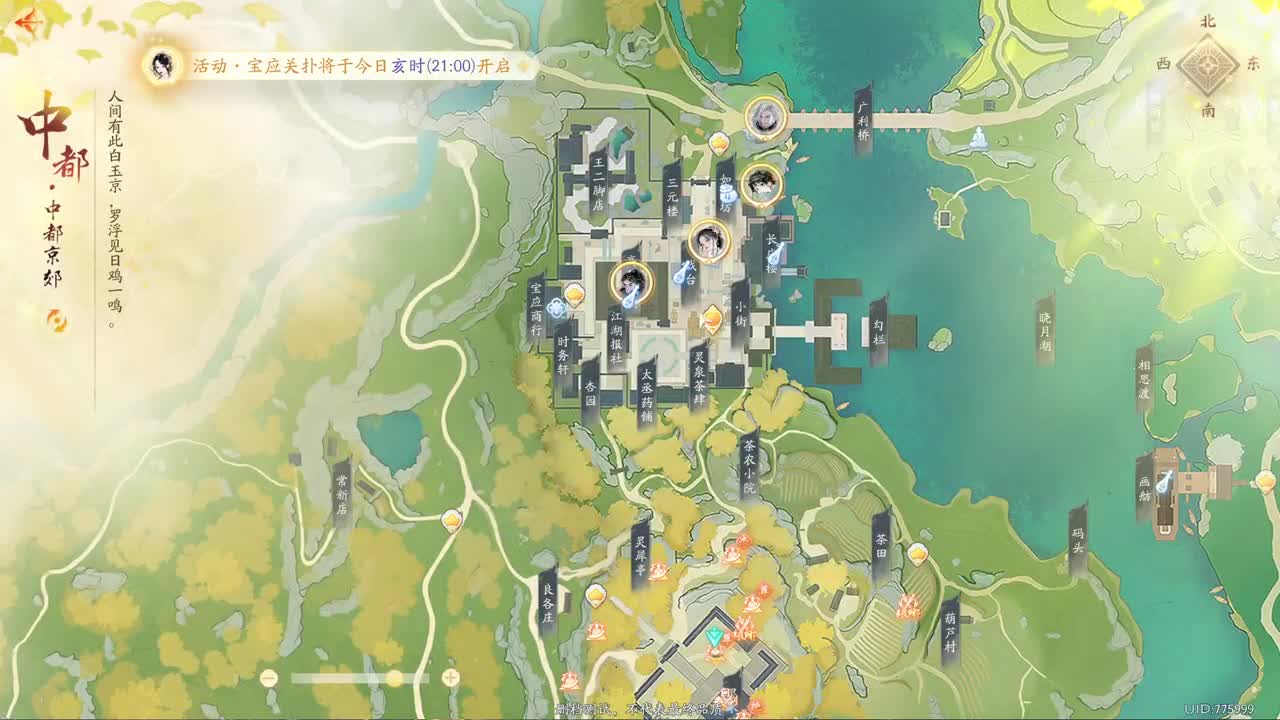Click the NPC portrait near Jianghu Press
Viewport: 1280px width, 720px height.
[630, 283]
